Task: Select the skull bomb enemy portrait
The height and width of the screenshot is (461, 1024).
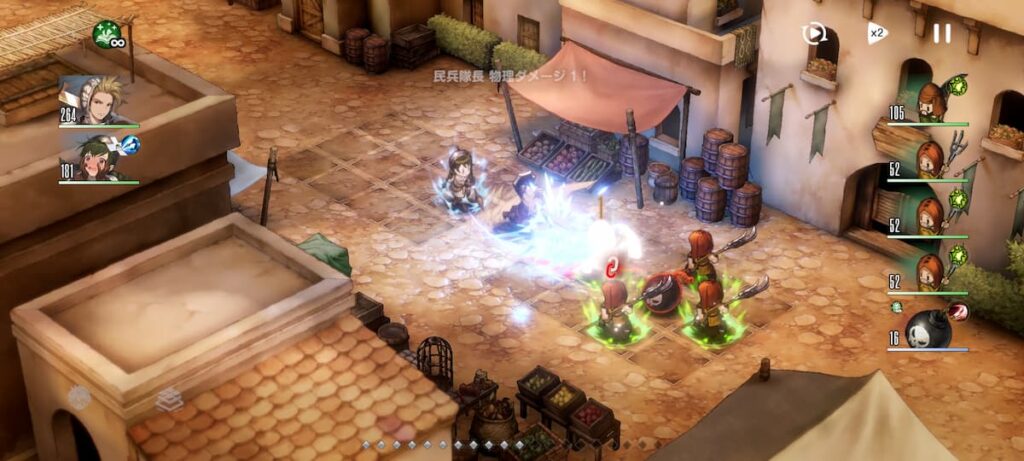Action: [927, 328]
